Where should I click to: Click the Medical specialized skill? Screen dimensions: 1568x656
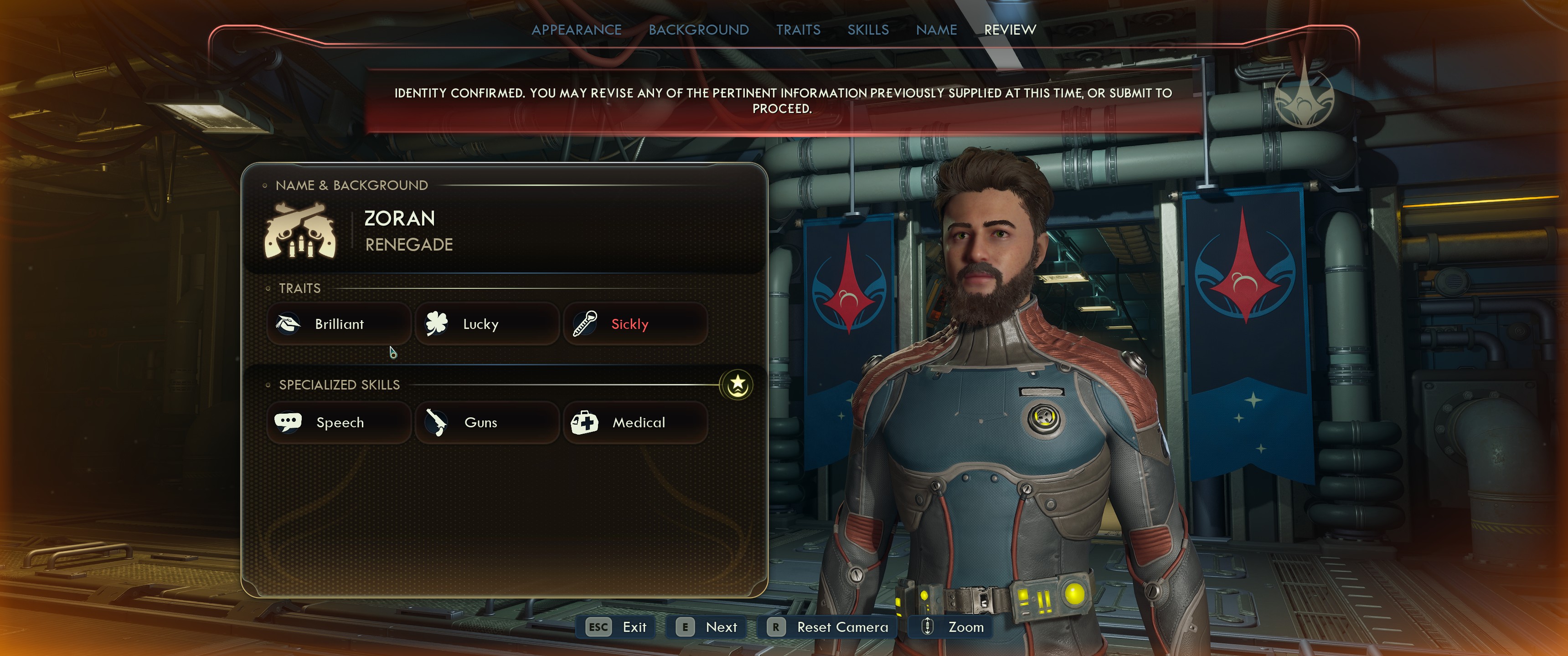point(635,422)
